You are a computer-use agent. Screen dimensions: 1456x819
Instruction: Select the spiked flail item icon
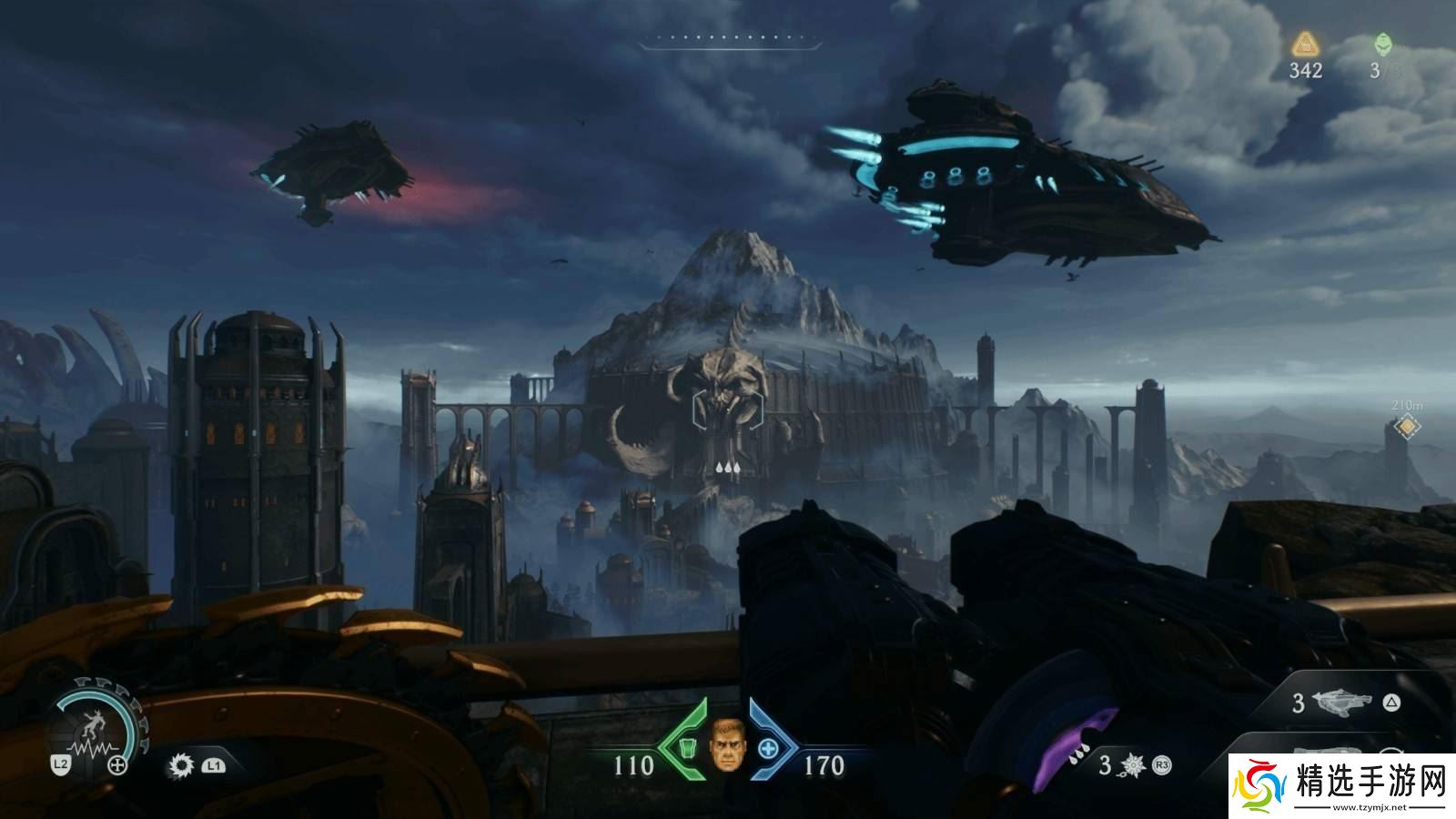[x=1133, y=764]
